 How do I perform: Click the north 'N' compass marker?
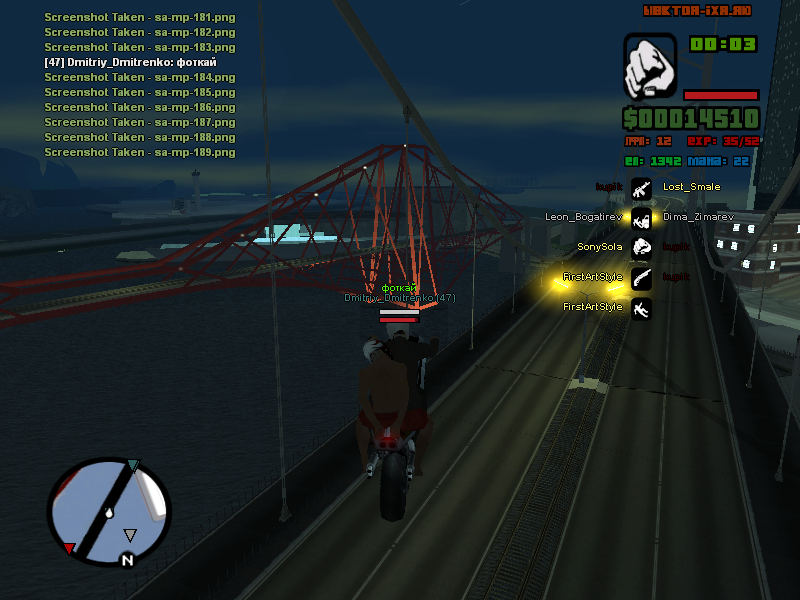point(127,560)
